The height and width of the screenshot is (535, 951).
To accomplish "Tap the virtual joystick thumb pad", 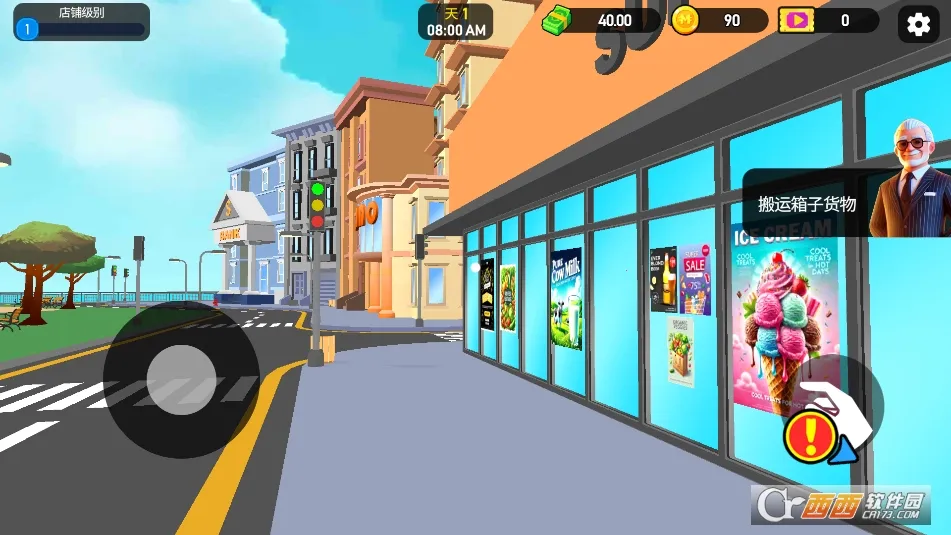I will click(x=181, y=380).
